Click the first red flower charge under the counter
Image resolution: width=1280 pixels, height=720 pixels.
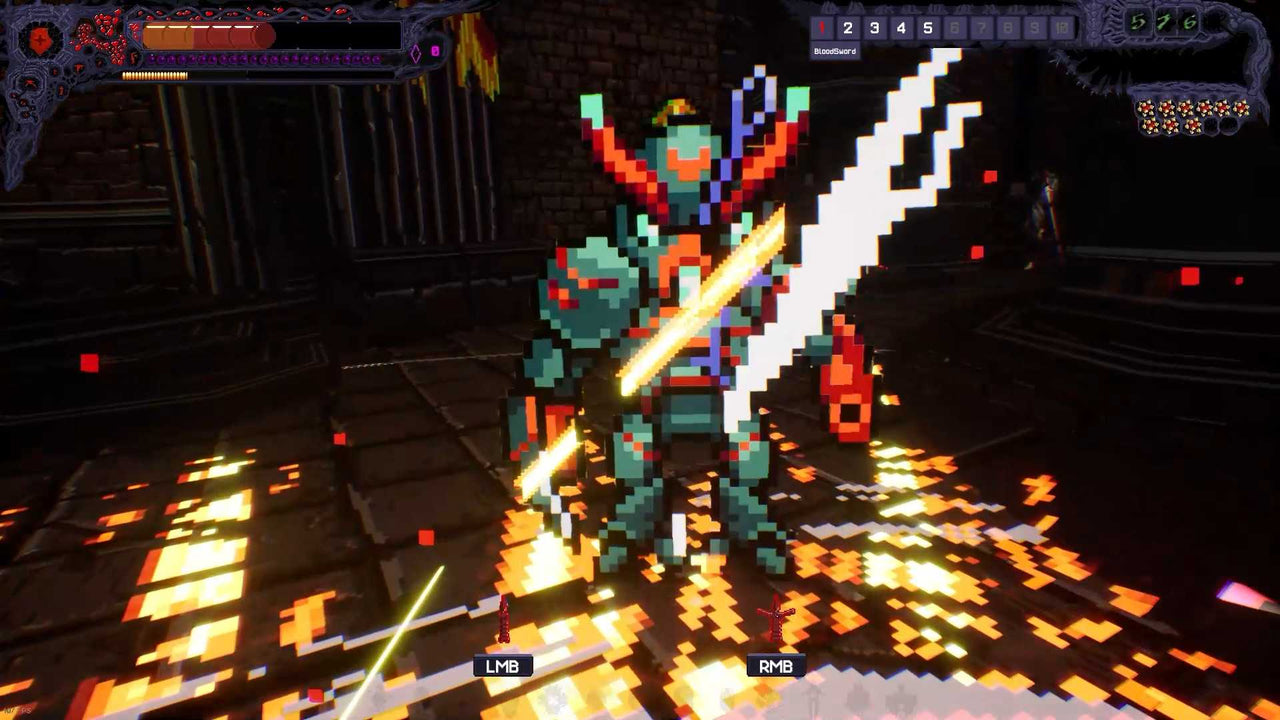coord(1145,107)
